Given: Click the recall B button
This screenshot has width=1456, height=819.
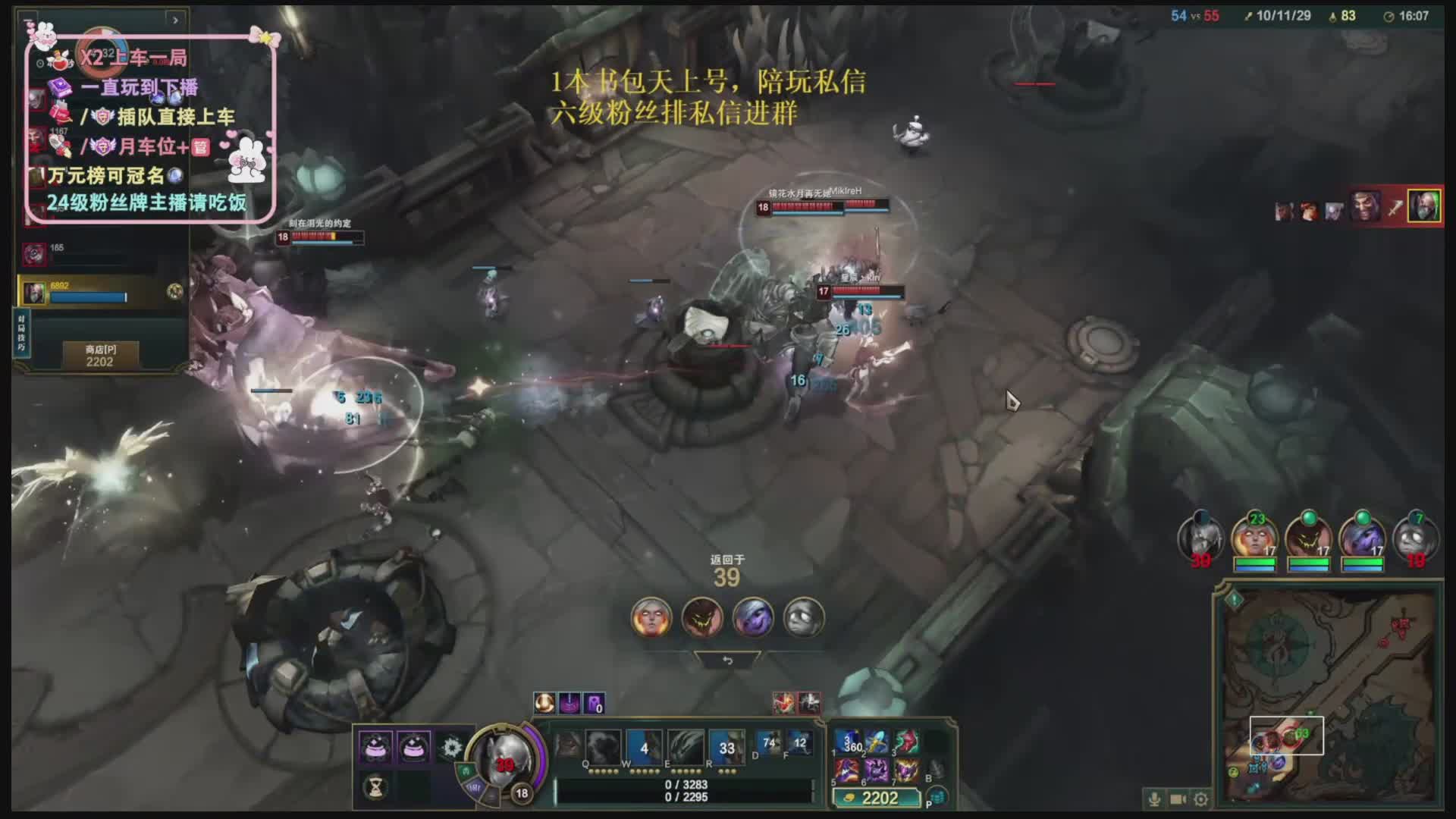Looking at the screenshot, I should tap(936, 770).
